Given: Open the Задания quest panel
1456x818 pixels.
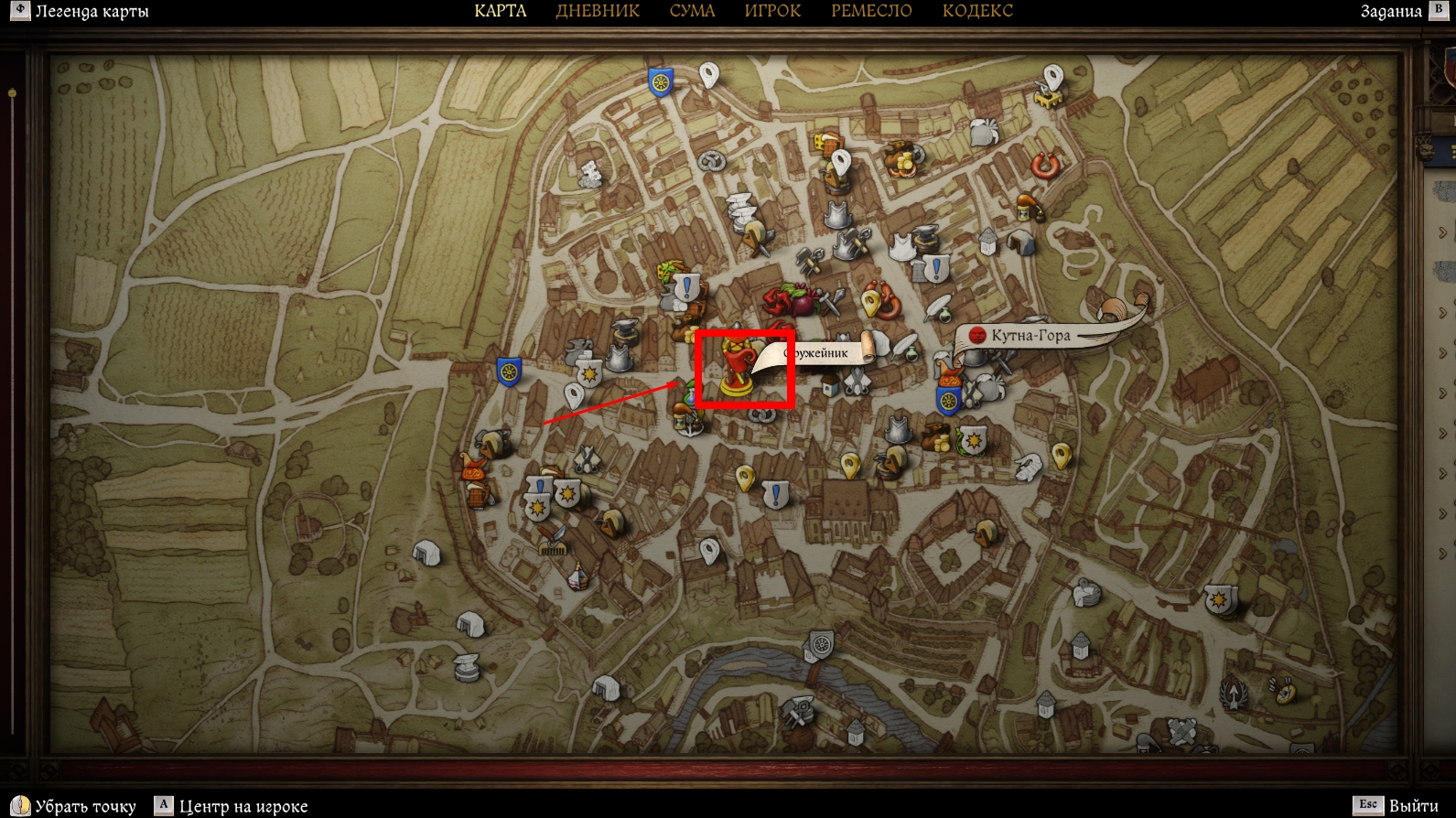Looking at the screenshot, I should pos(1391,12).
